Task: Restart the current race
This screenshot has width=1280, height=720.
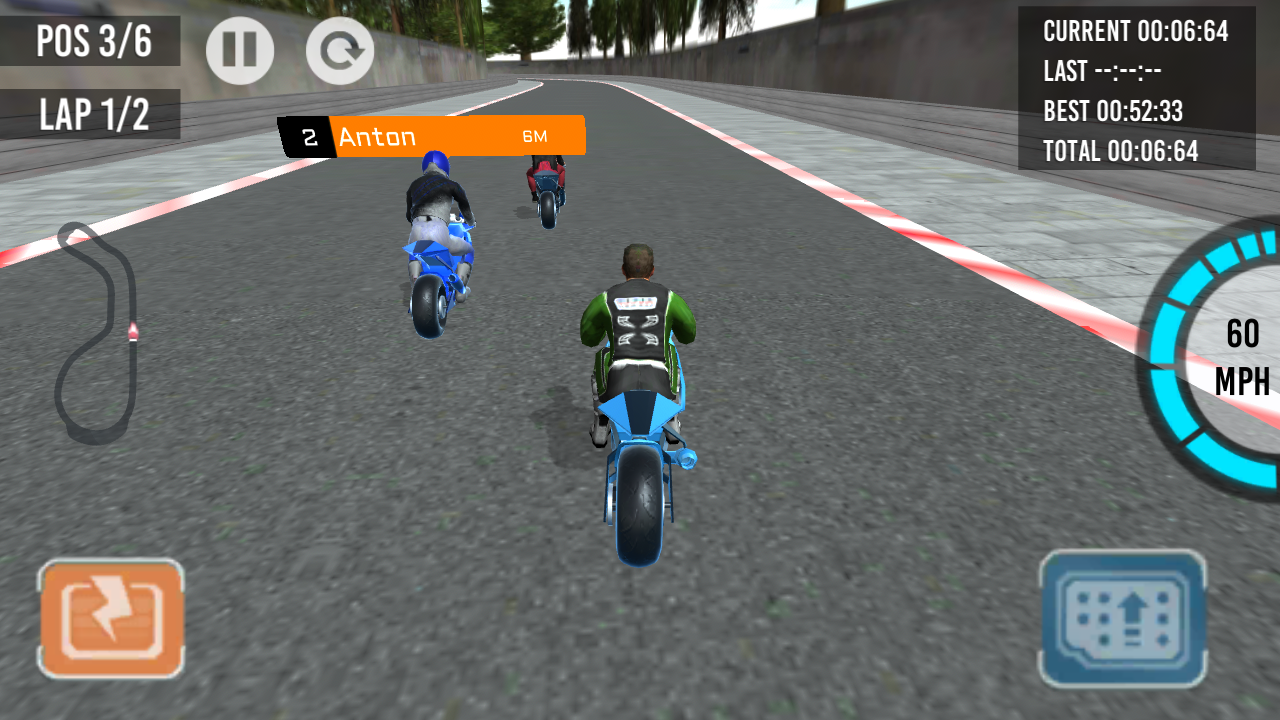Action: tap(339, 50)
